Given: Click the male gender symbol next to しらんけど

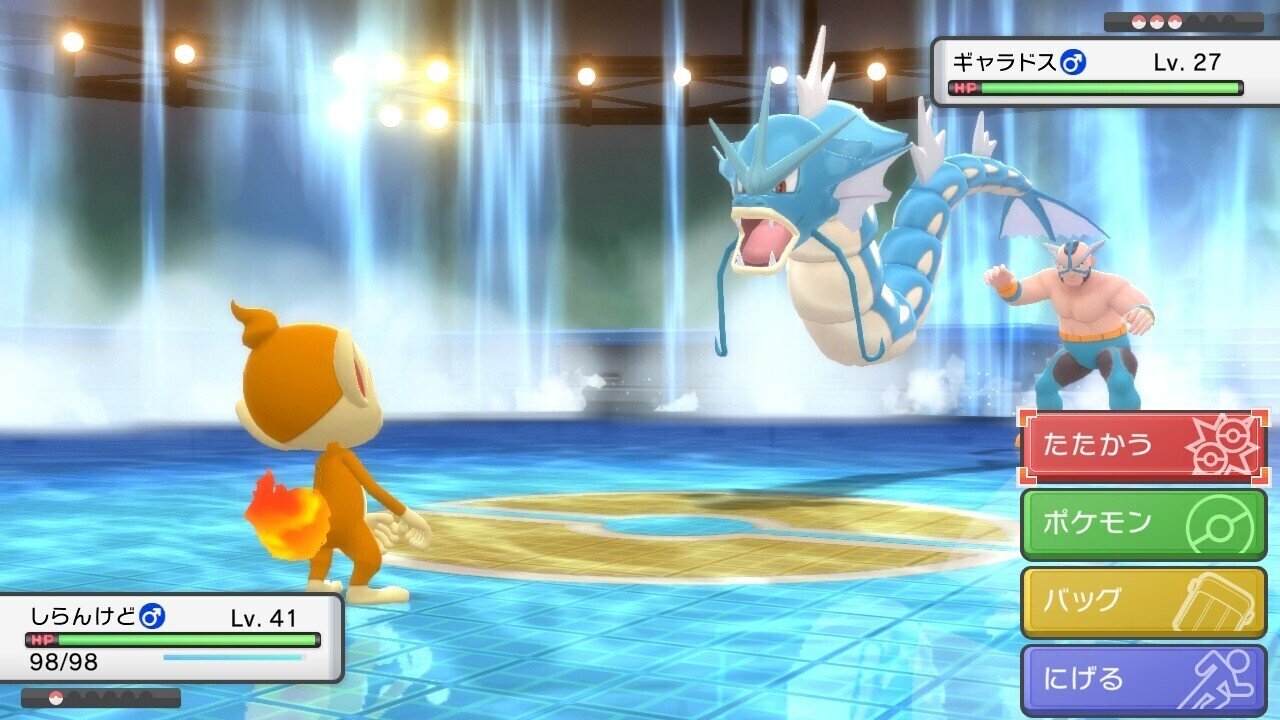Looking at the screenshot, I should tap(152, 616).
